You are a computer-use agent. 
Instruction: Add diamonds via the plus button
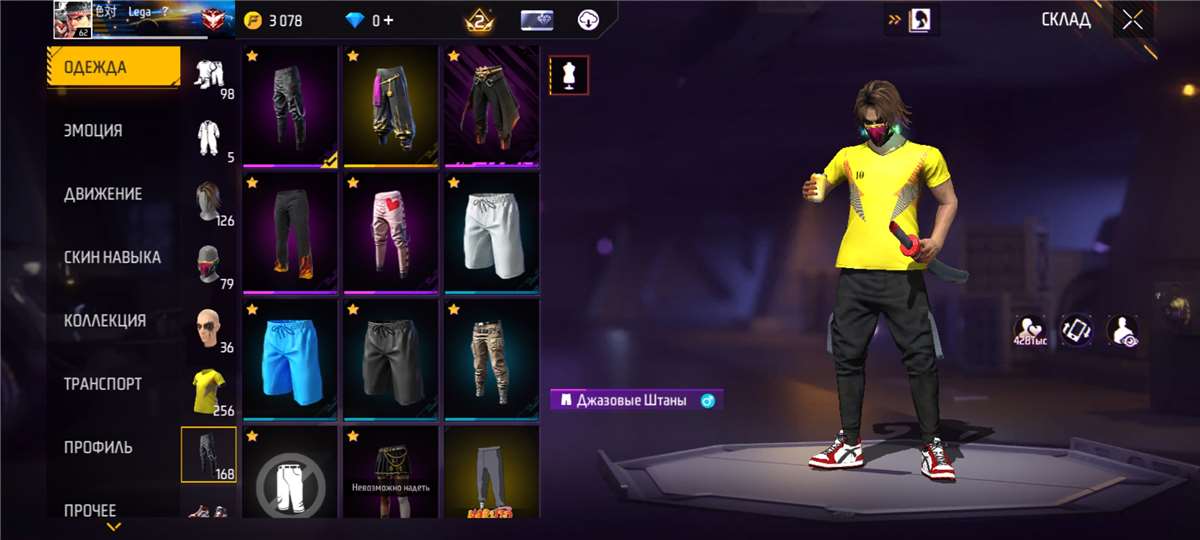pyautogui.click(x=388, y=20)
